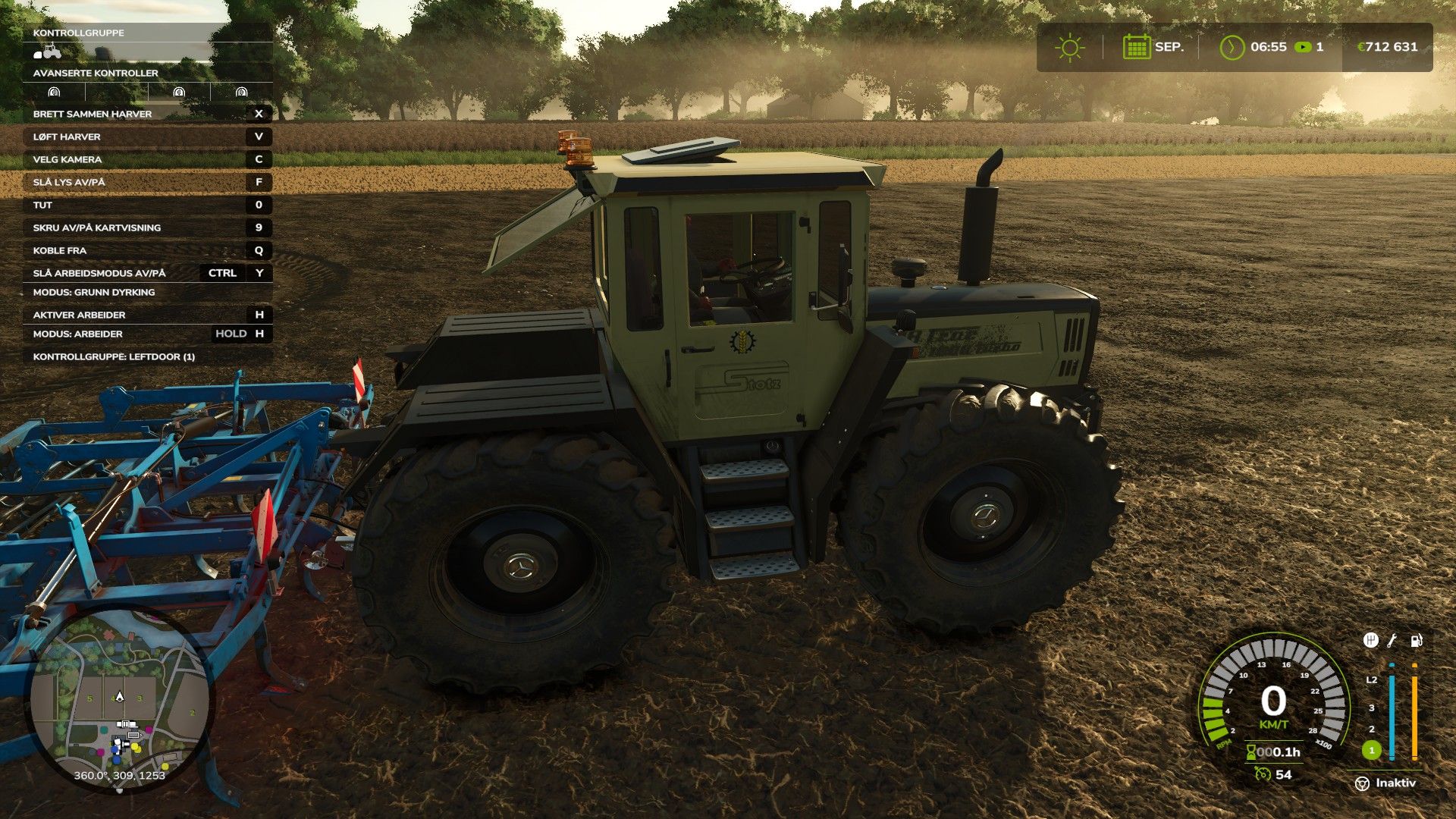
Task: Click the steering wheel Inaktiv indicator
Action: coord(1362,783)
